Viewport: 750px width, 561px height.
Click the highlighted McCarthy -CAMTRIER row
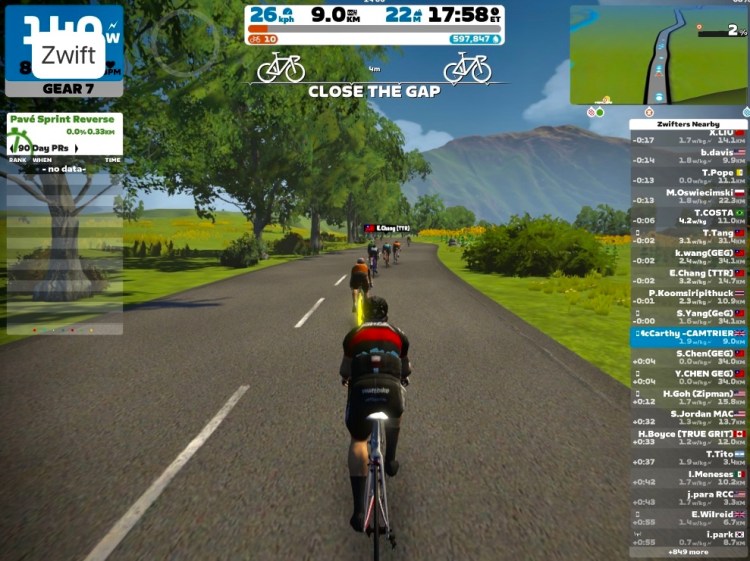tap(689, 337)
